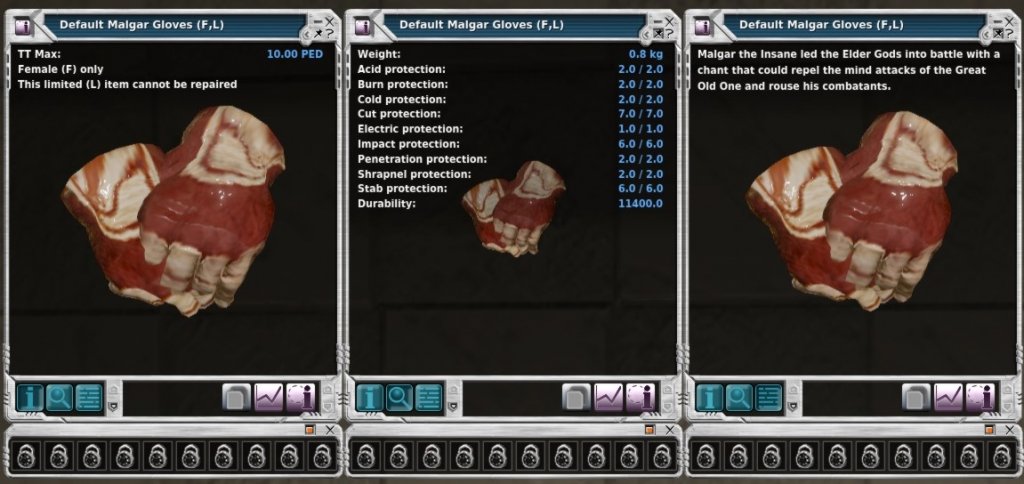This screenshot has width=1024, height=484.
Task: Click the purple item-info icon under protection stats
Action: (640, 397)
